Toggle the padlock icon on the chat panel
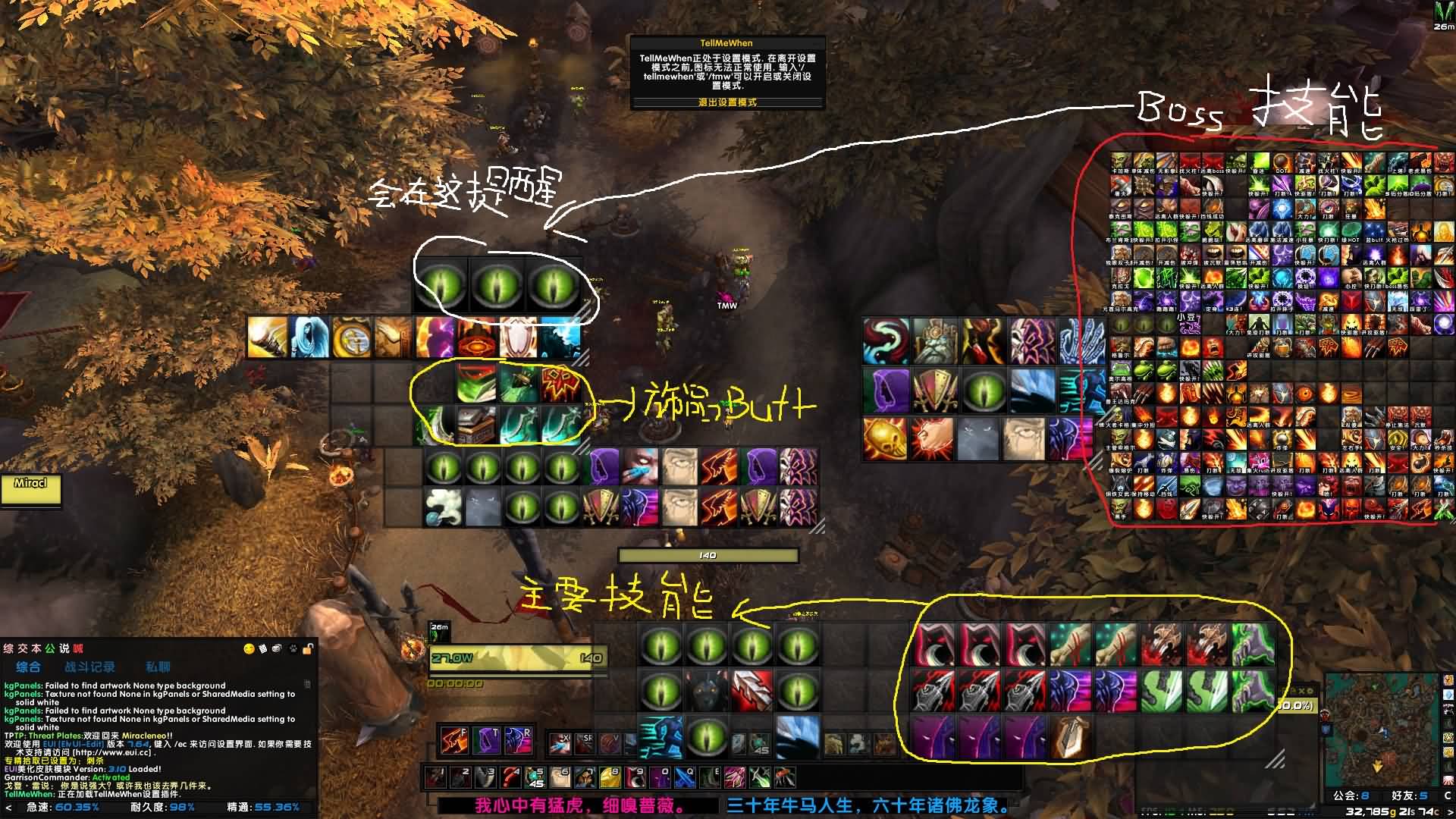Viewport: 1456px width, 819px height. pyautogui.click(x=308, y=649)
